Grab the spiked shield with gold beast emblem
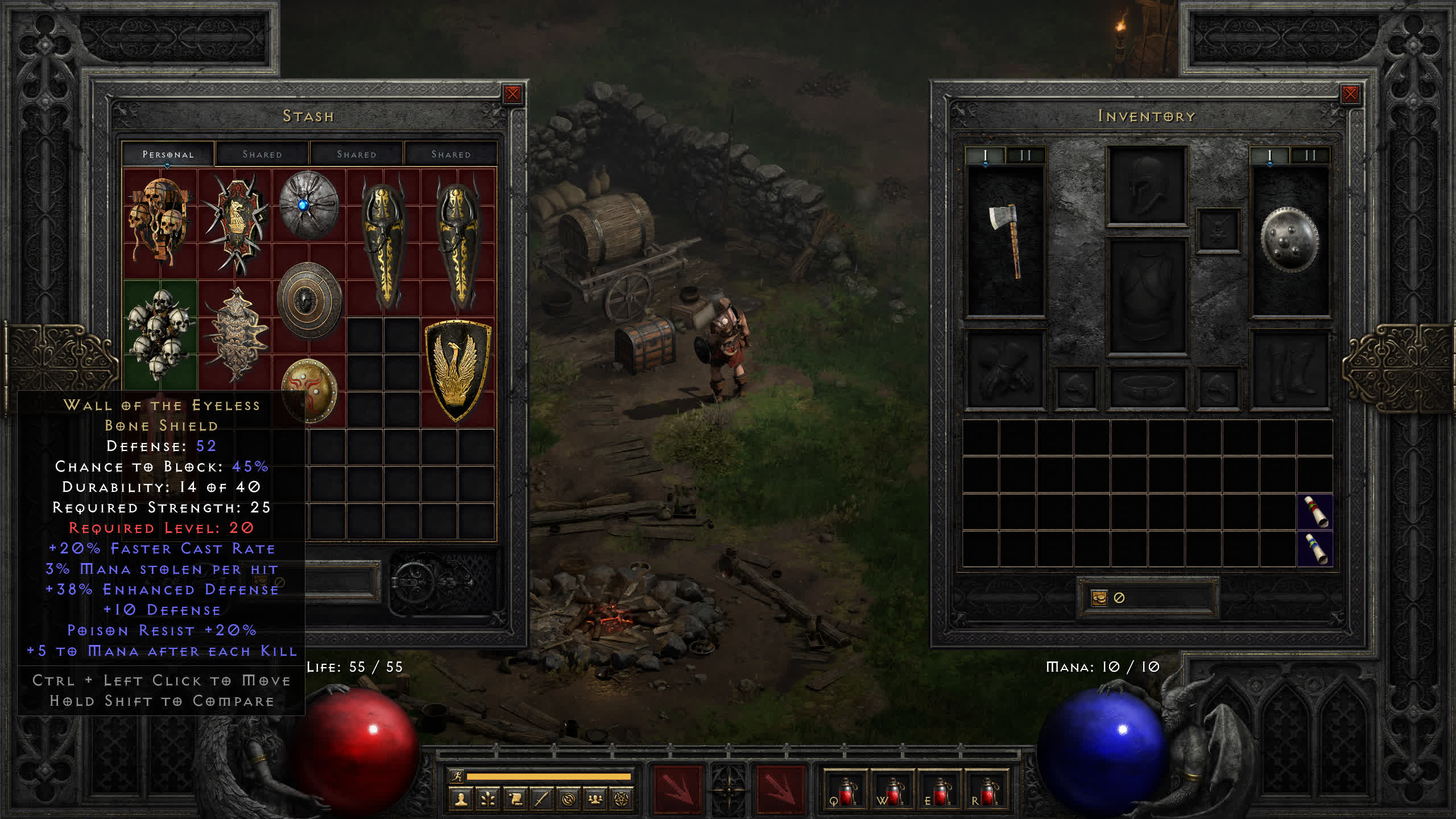The height and width of the screenshot is (819, 1456). click(235, 223)
